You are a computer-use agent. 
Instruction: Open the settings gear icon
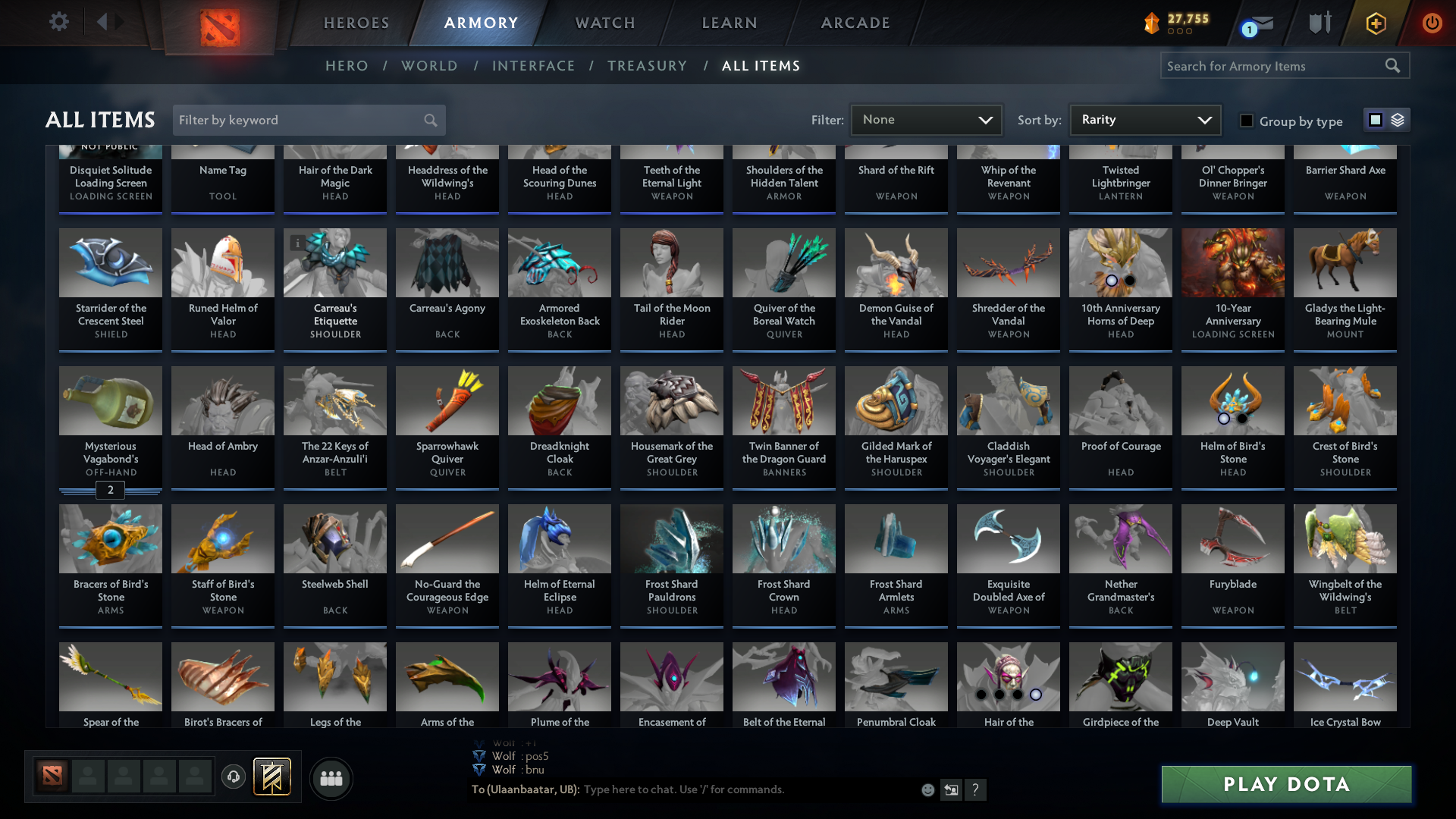click(x=58, y=22)
